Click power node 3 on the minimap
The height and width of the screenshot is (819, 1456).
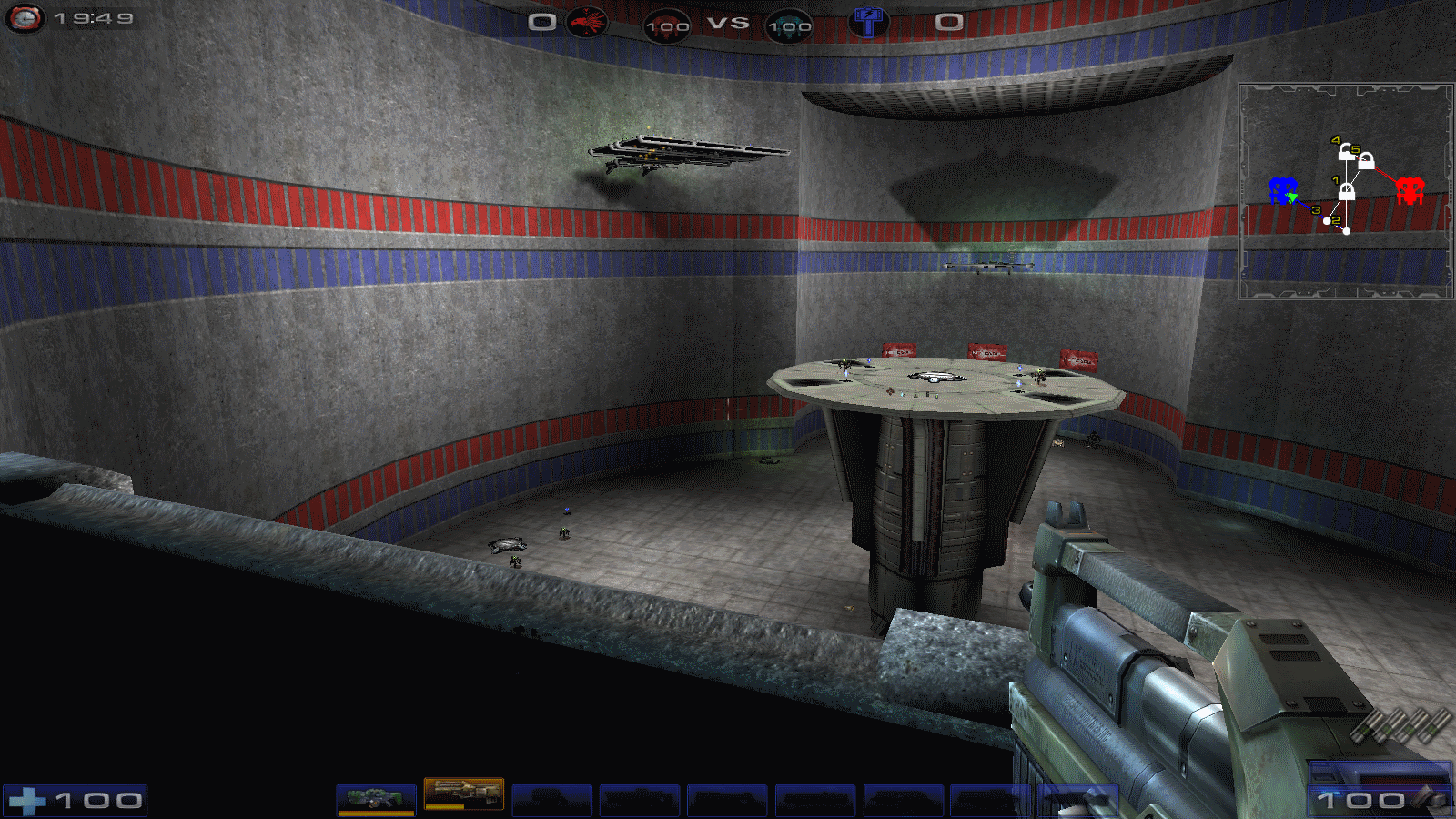coord(1326,220)
